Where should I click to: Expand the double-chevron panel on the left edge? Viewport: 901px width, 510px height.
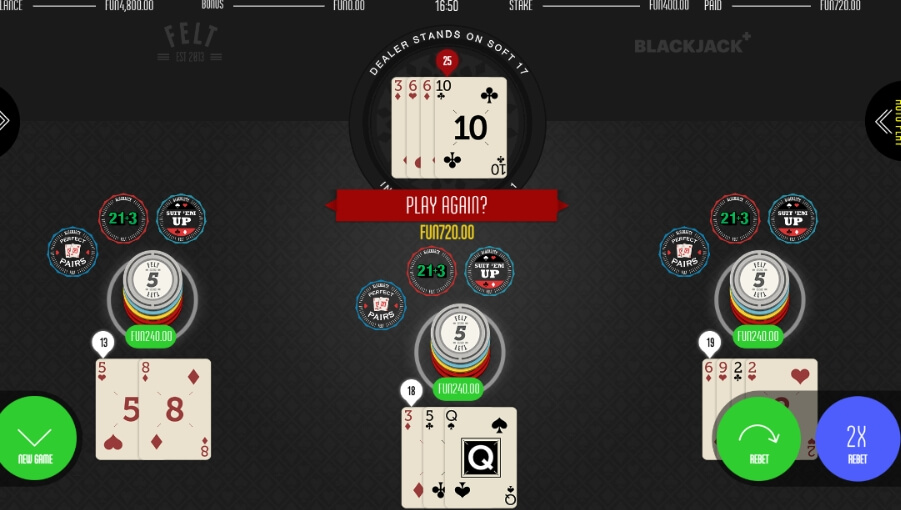[x=8, y=121]
